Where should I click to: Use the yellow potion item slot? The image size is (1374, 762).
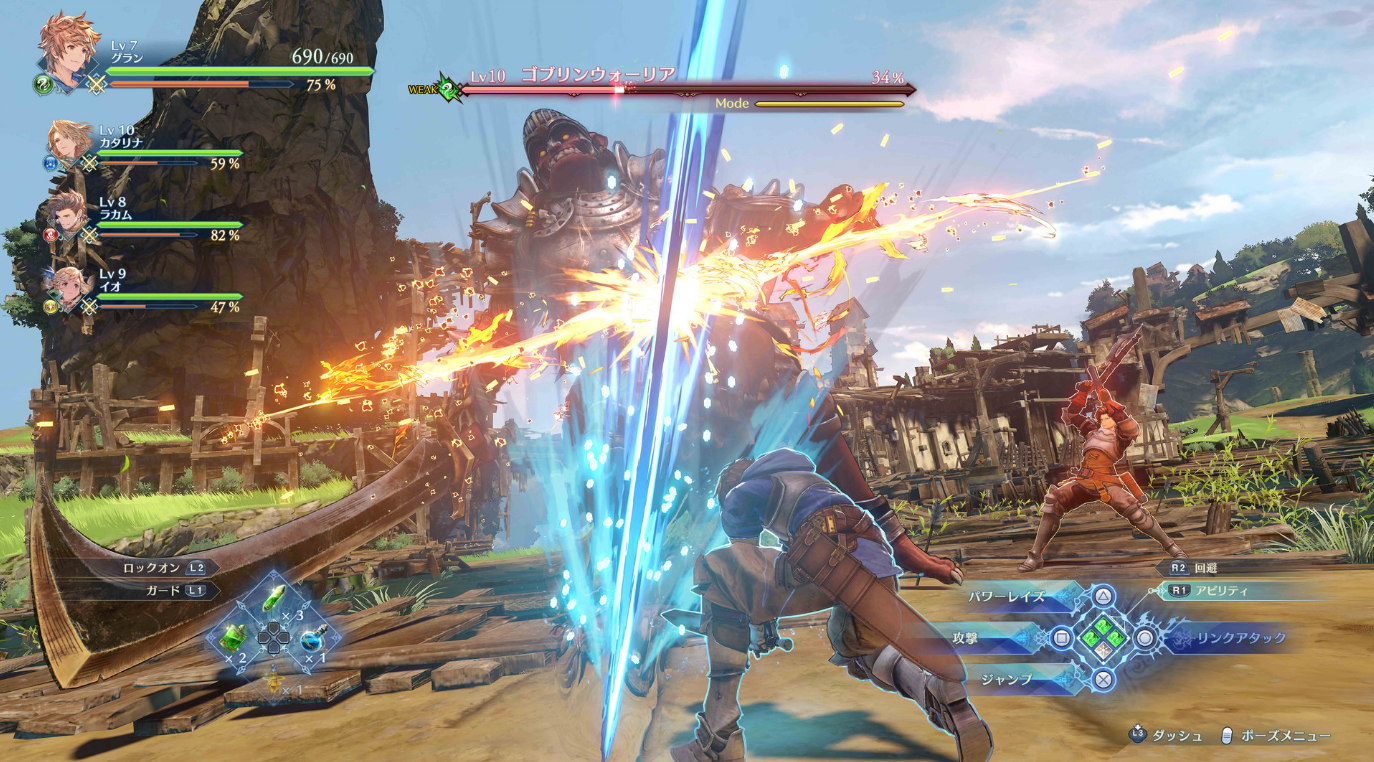[272, 680]
